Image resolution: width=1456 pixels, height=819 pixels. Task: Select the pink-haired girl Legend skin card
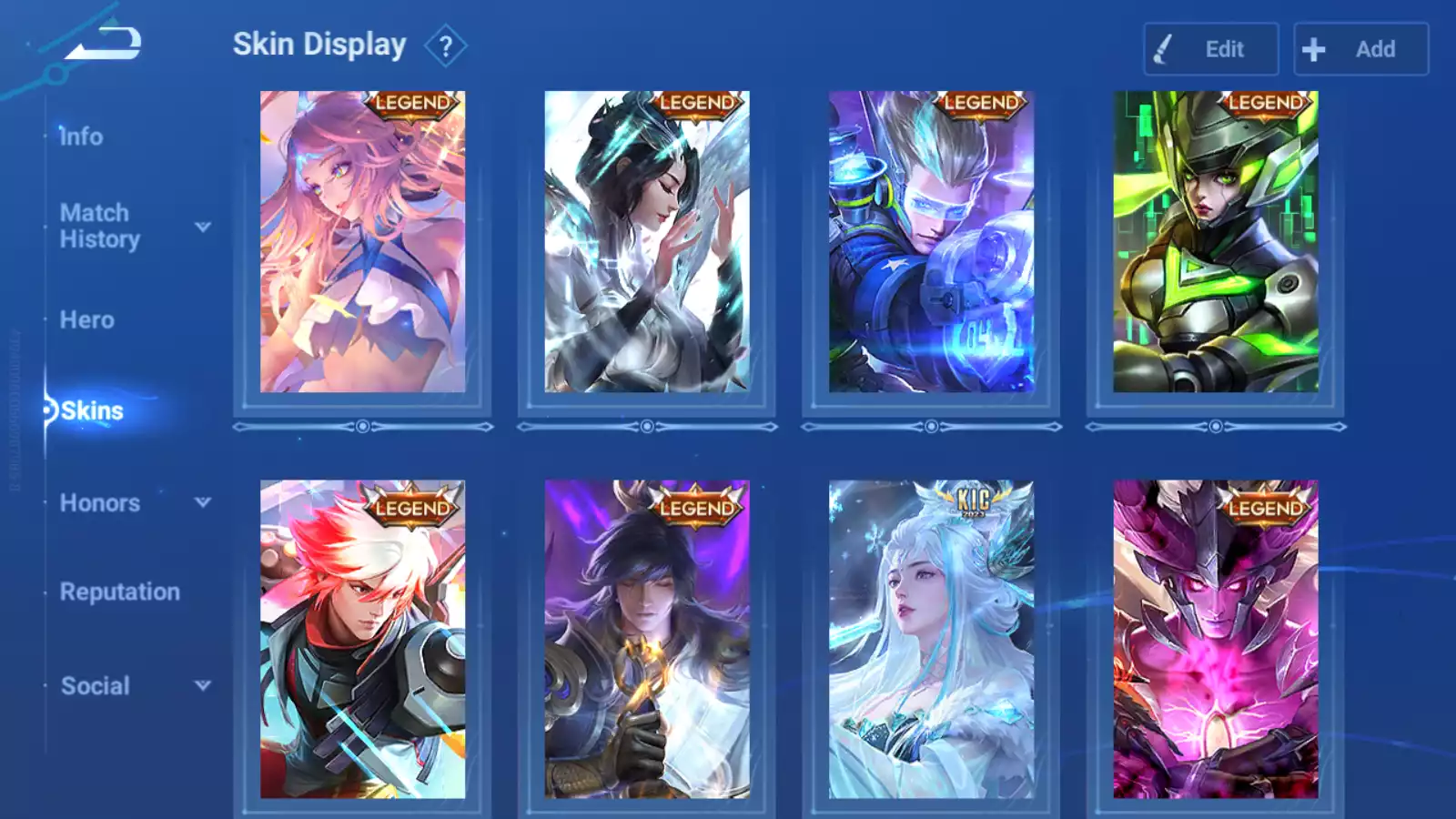point(362,242)
